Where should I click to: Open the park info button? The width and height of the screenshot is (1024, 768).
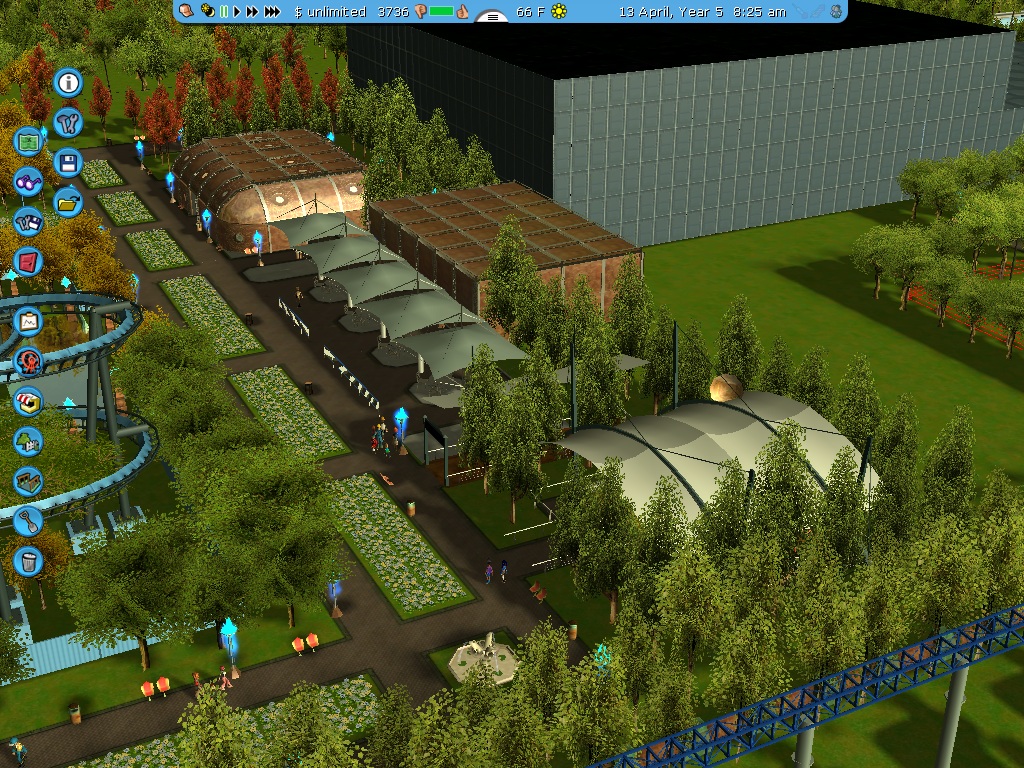(x=68, y=82)
